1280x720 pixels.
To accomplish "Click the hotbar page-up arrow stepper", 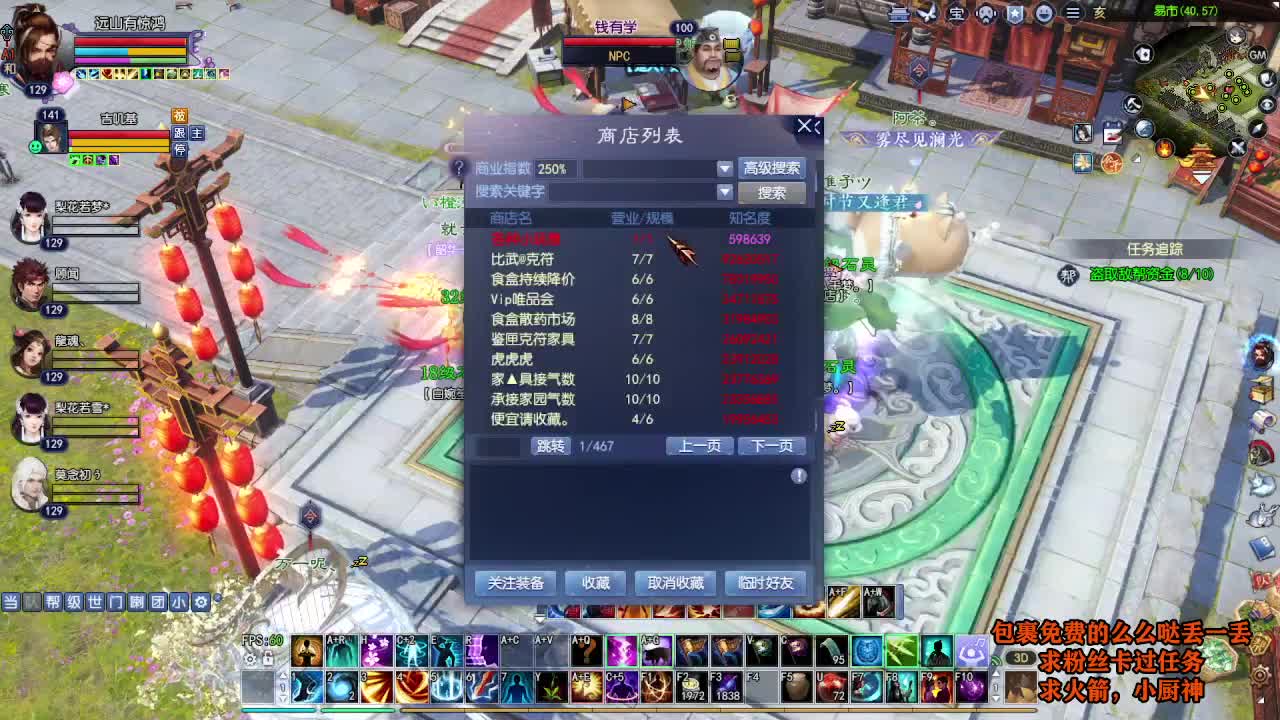I will (x=284, y=676).
